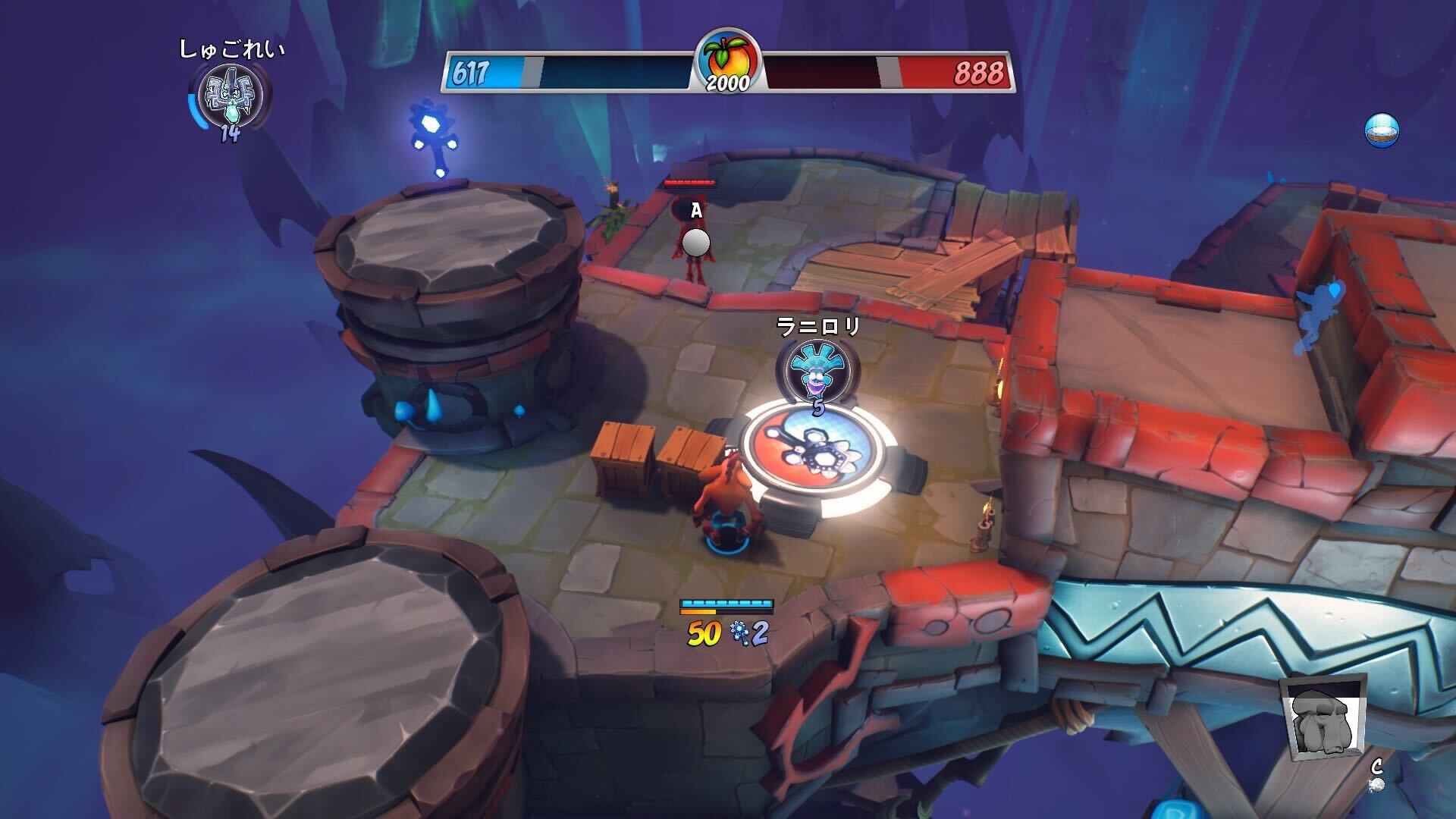Select the ラニロリ teammate marker portrait
The height and width of the screenshot is (819, 1456).
tap(817, 369)
